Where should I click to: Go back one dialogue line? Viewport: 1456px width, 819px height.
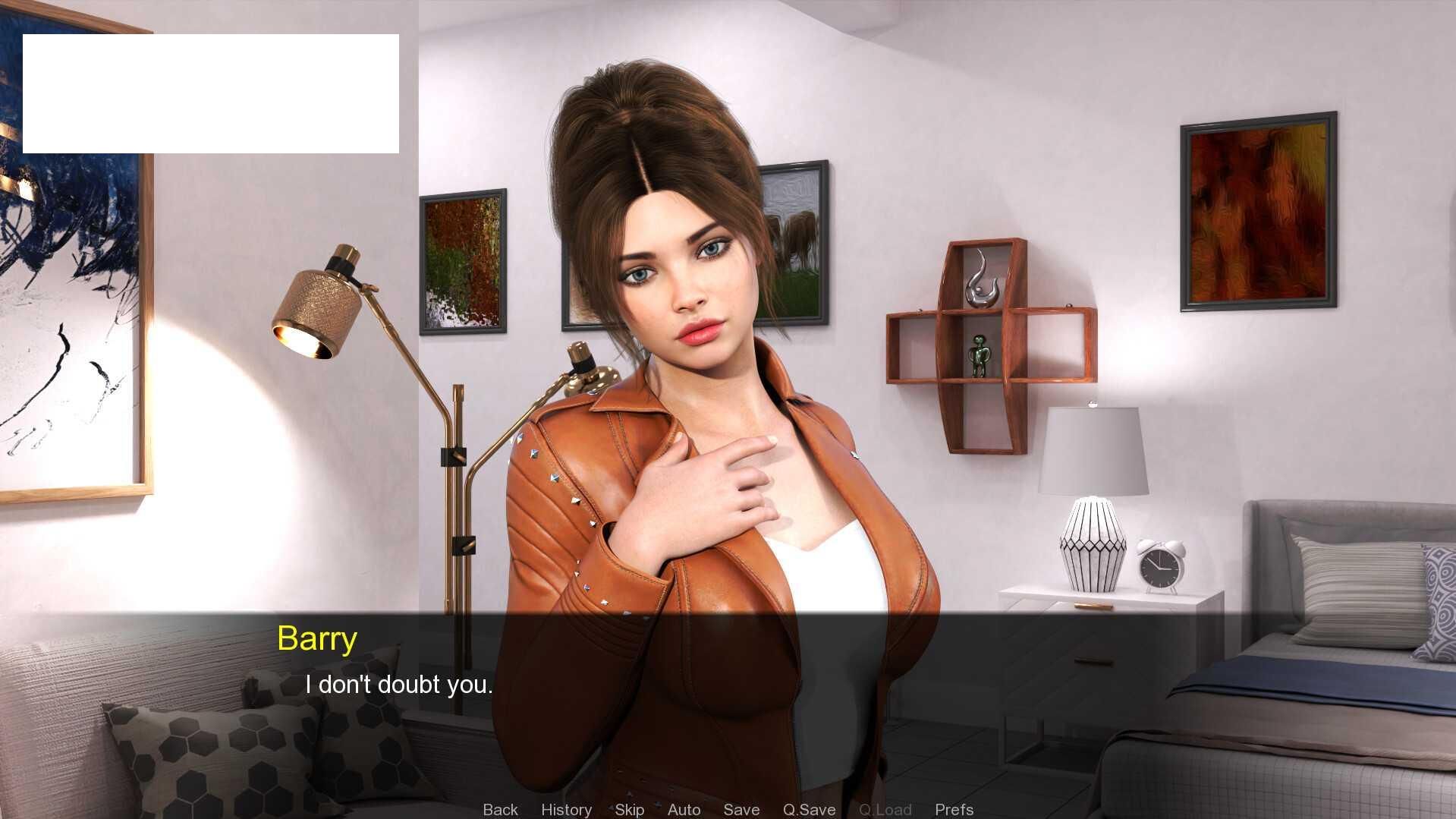(500, 809)
